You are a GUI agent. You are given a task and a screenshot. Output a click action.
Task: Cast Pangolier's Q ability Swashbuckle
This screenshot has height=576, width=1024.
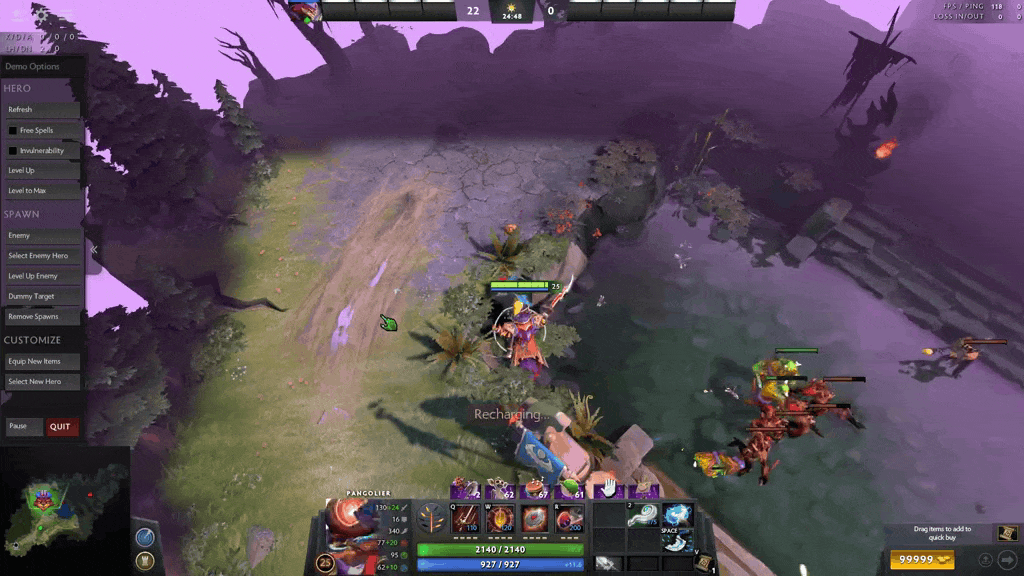pos(464,519)
